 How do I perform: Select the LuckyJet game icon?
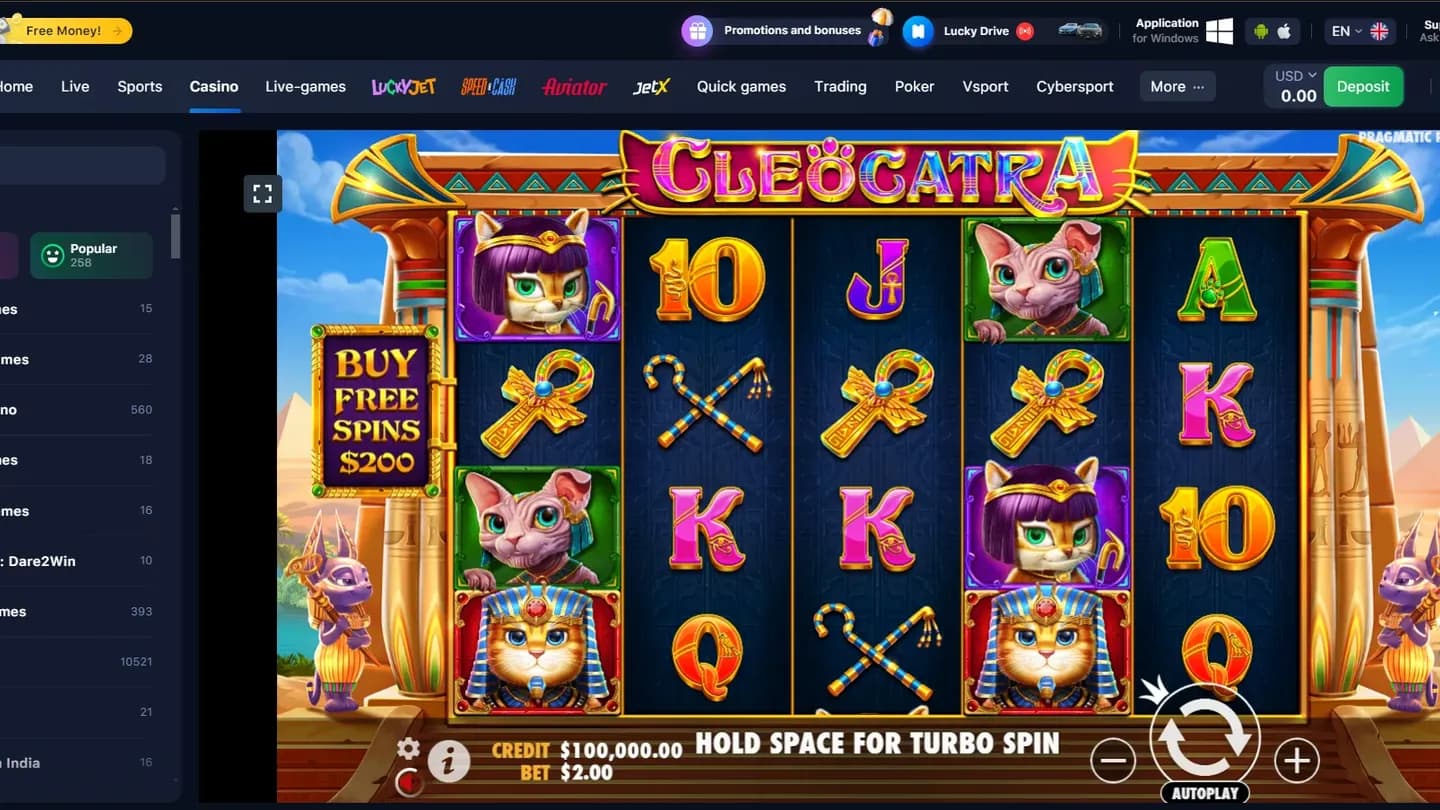403,87
